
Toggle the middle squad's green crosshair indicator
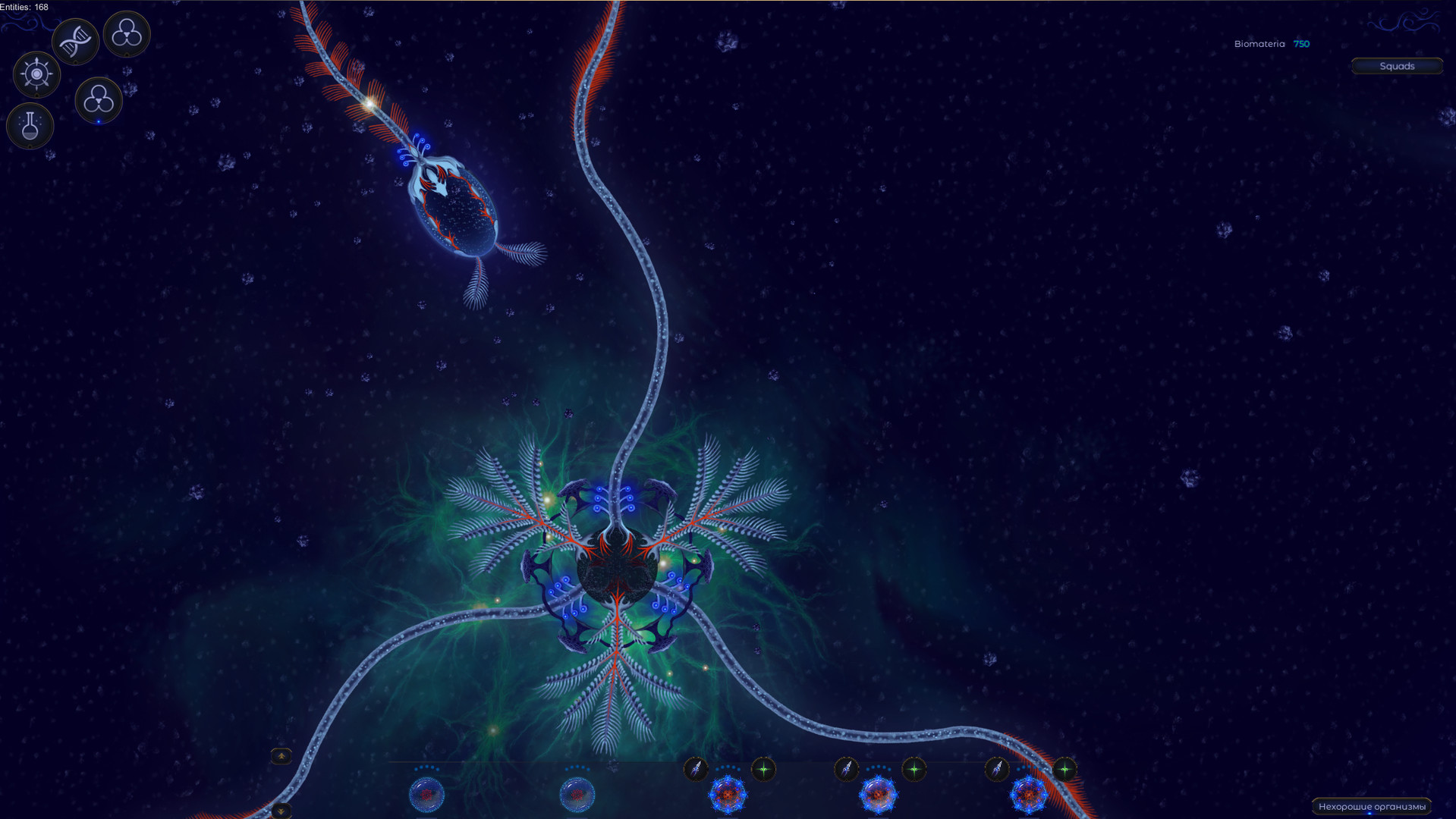coord(914,768)
